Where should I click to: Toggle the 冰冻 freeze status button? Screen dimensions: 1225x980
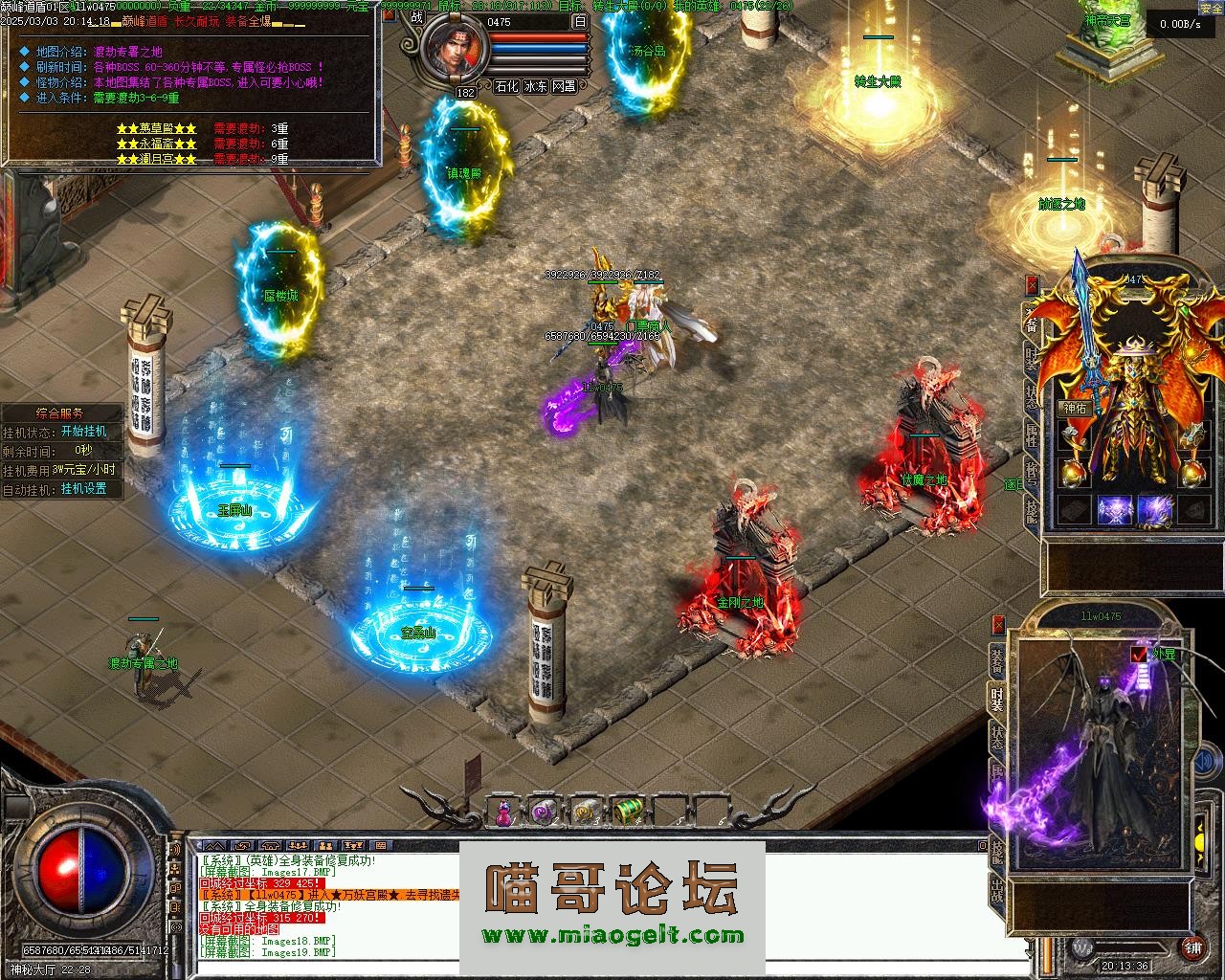point(536,86)
